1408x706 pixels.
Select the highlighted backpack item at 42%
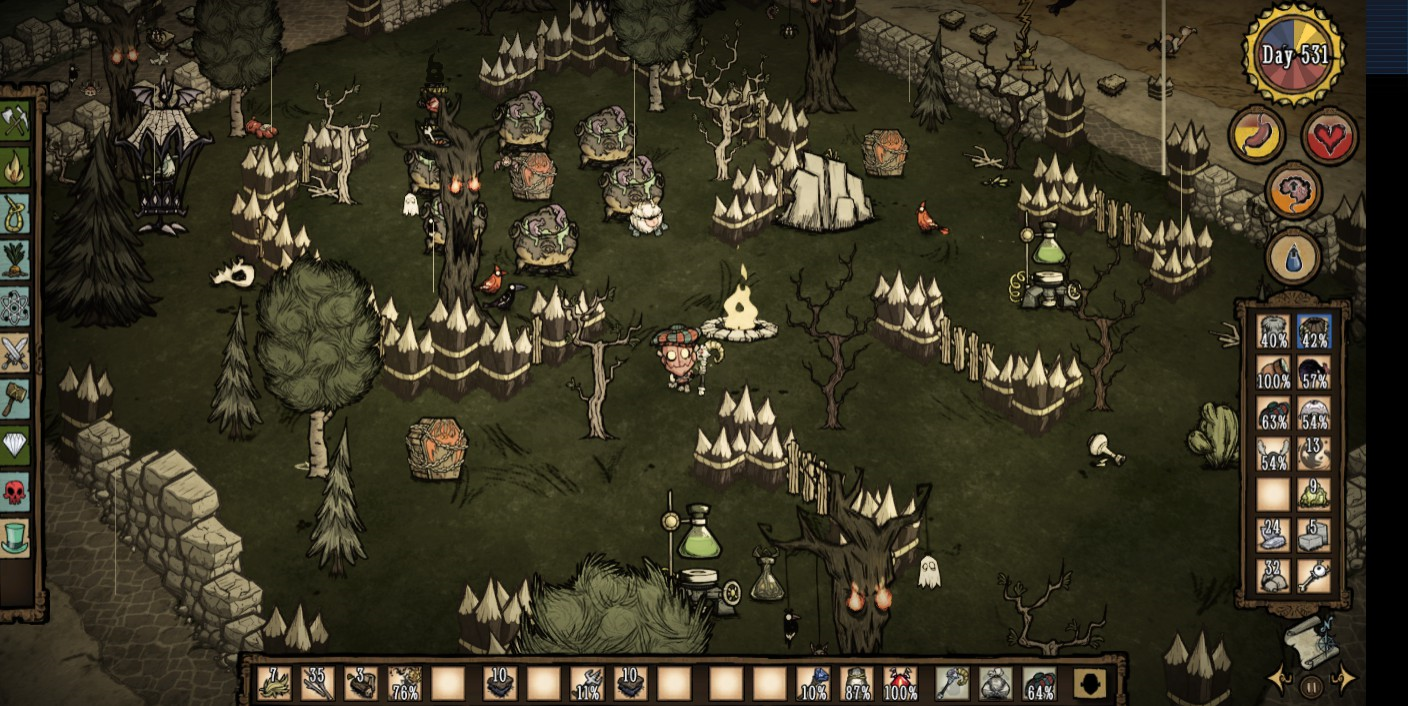(x=1313, y=332)
